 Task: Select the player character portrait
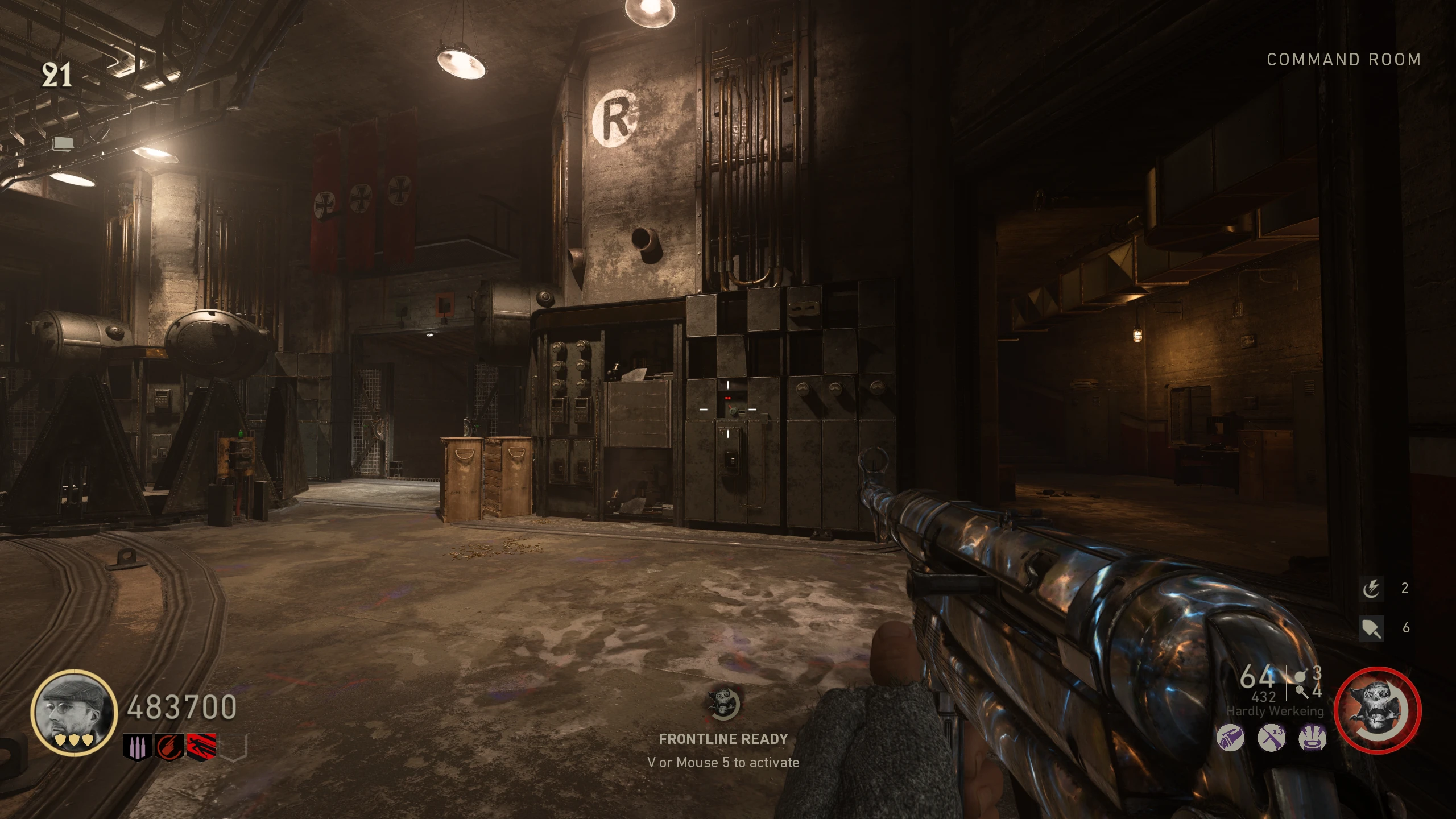pos(75,713)
